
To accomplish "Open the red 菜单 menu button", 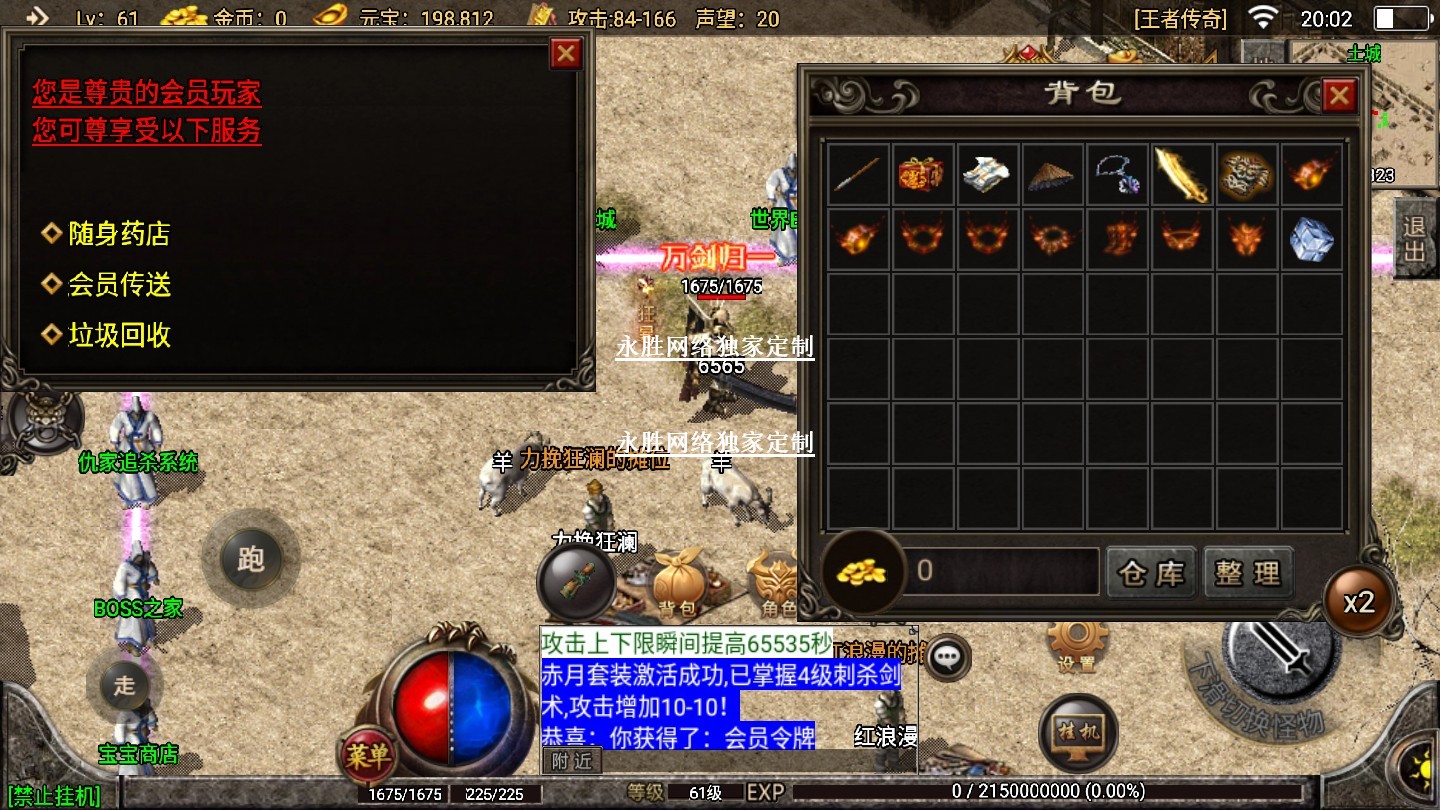I will point(367,756).
